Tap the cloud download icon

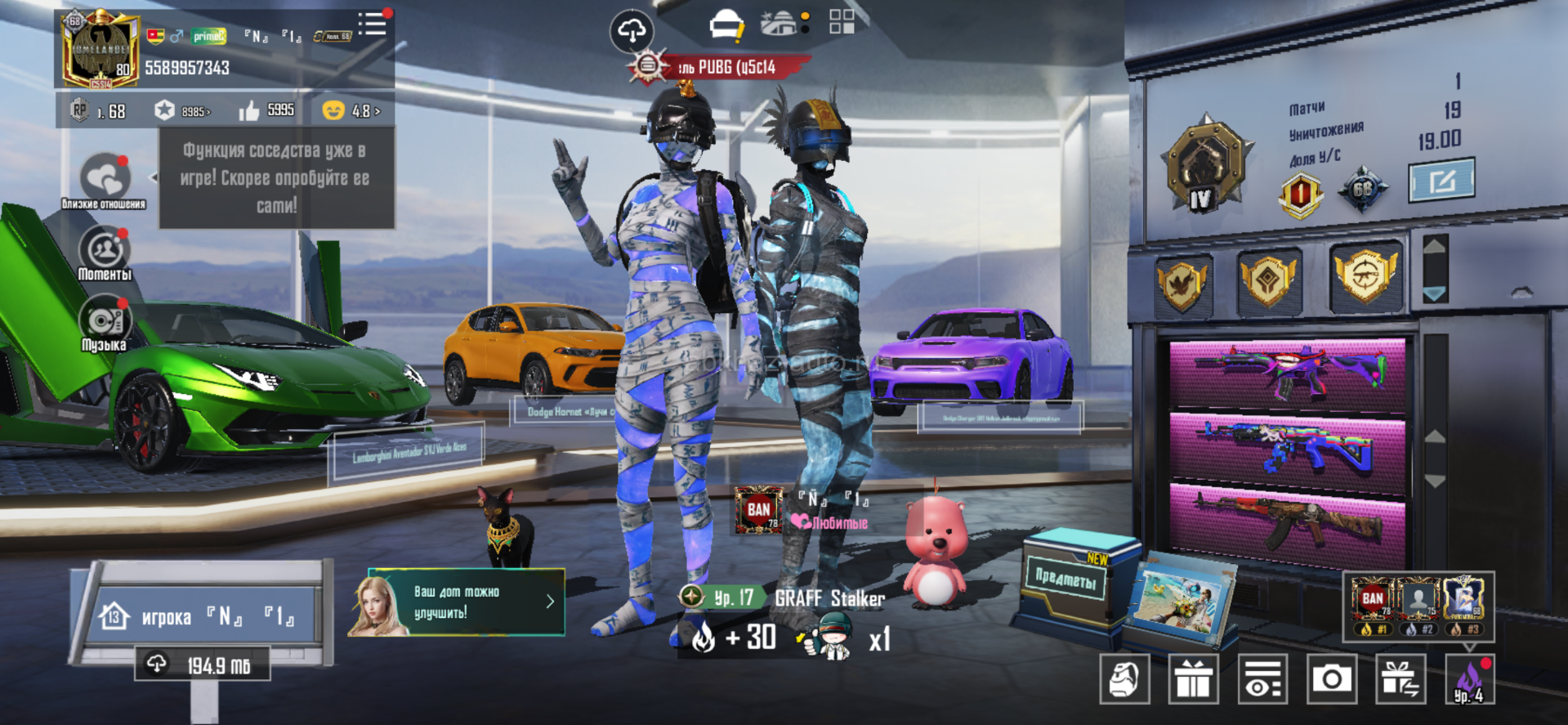pyautogui.click(x=632, y=31)
